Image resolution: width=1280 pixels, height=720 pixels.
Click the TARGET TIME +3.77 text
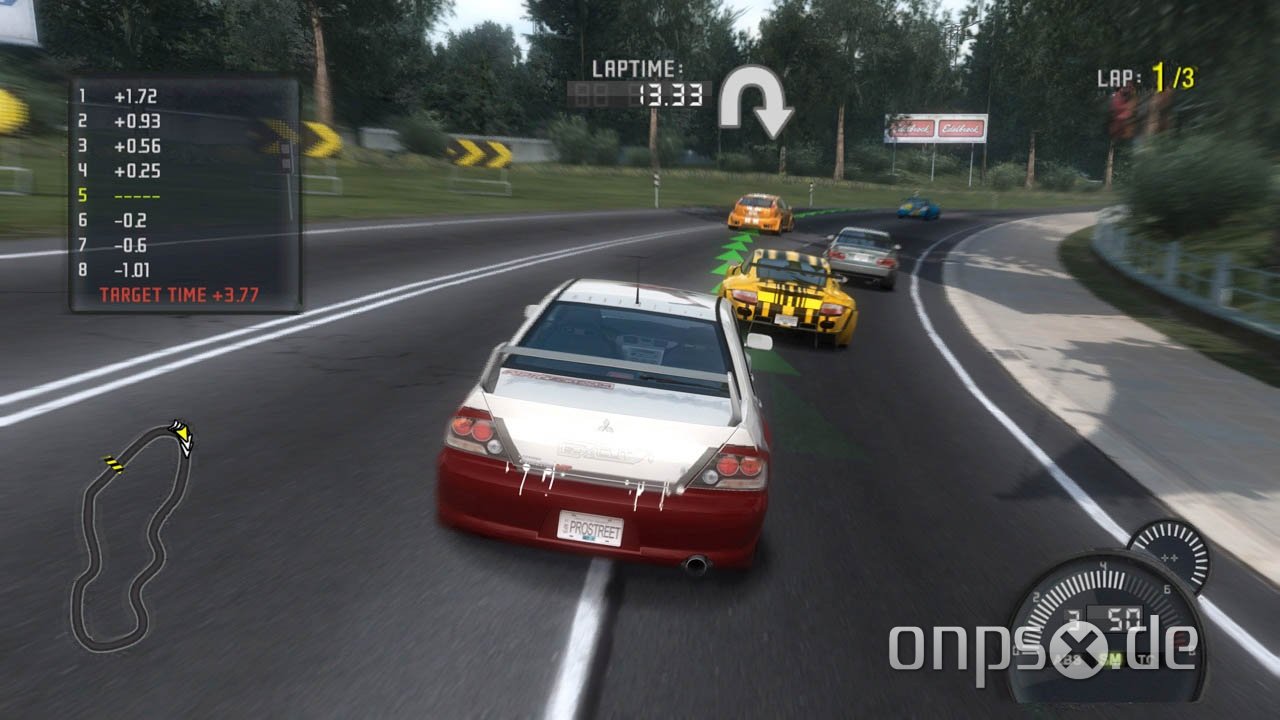tap(178, 293)
